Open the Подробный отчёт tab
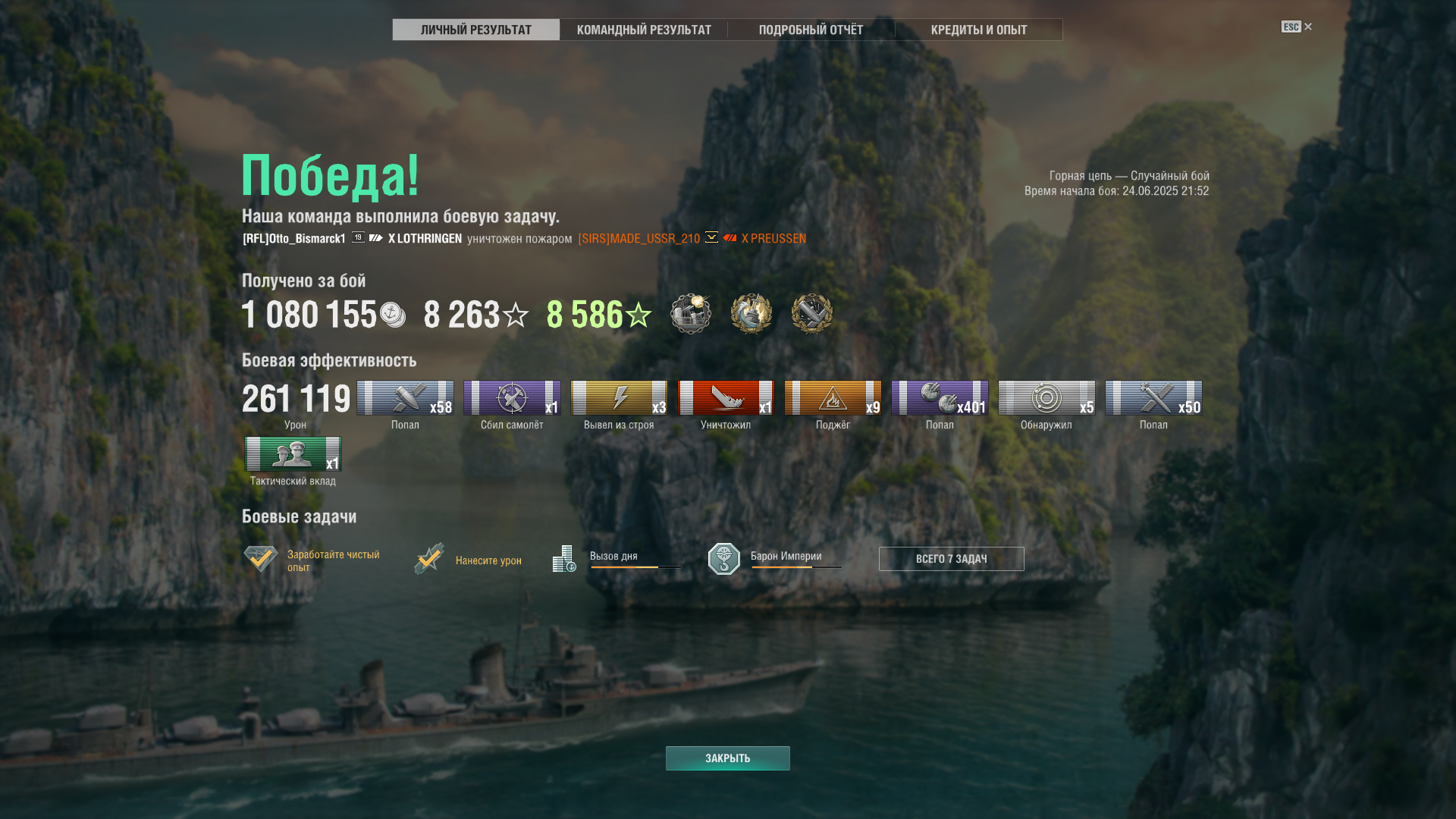1456x819 pixels. point(811,30)
